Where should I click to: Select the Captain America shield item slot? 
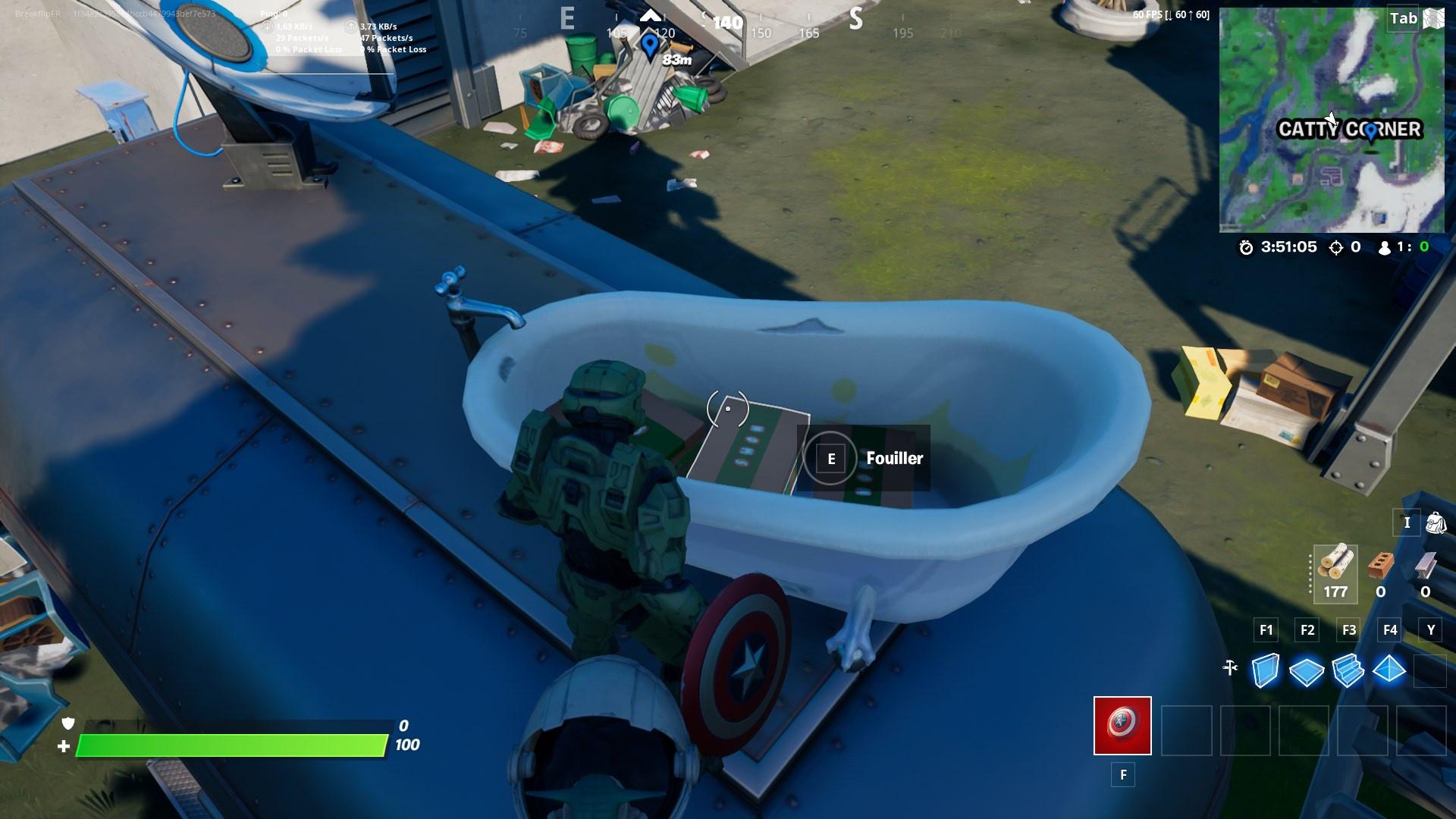(x=1121, y=726)
